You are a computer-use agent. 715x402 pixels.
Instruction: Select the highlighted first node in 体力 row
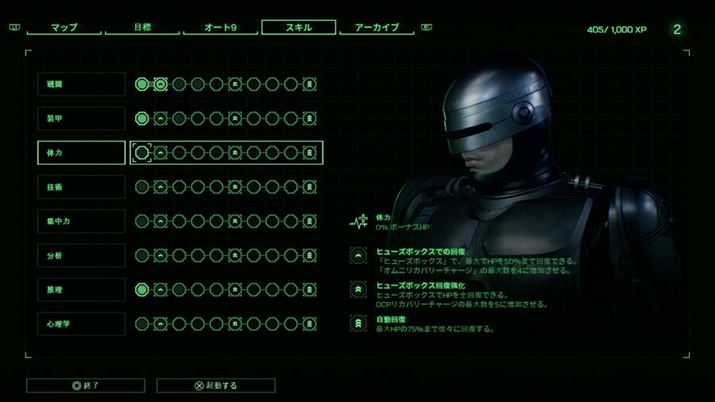click(142, 152)
